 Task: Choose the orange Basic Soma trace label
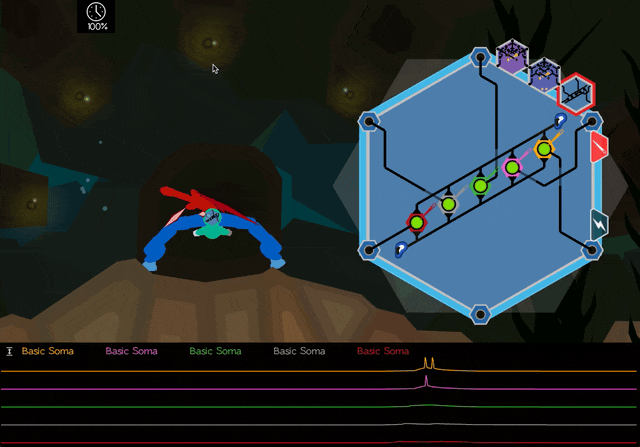[48, 351]
